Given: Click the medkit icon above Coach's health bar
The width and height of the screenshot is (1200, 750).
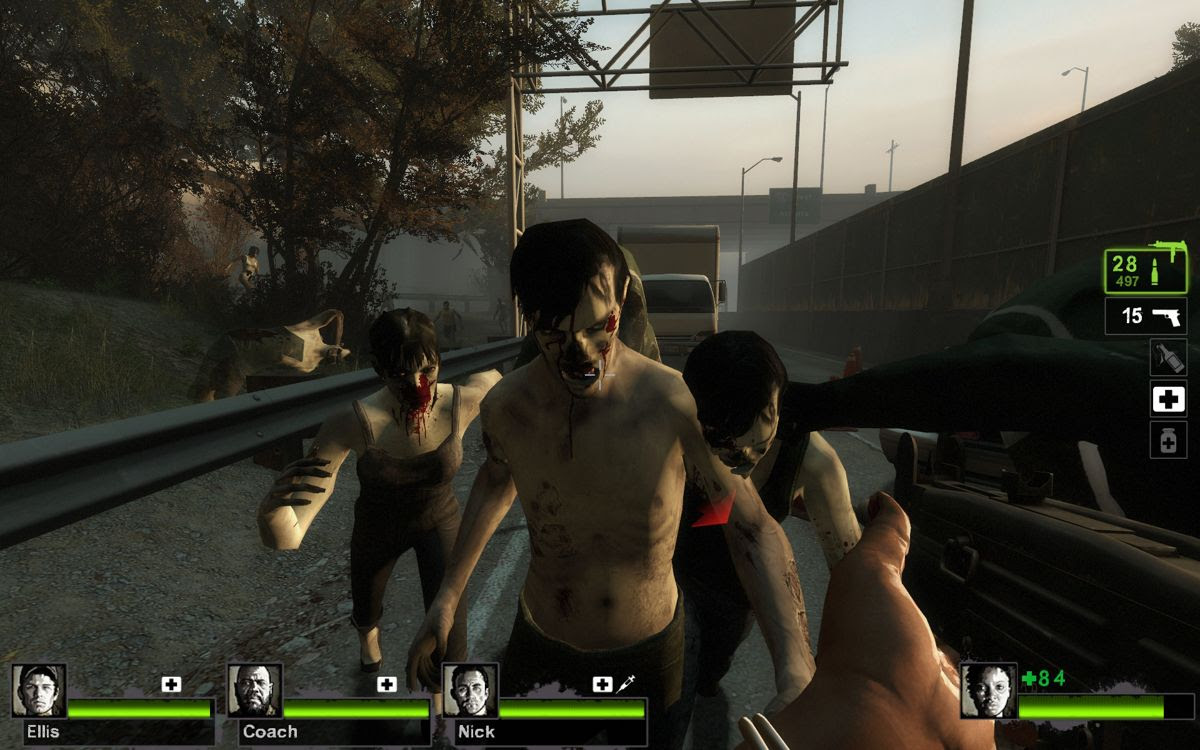Looking at the screenshot, I should pos(387,684).
